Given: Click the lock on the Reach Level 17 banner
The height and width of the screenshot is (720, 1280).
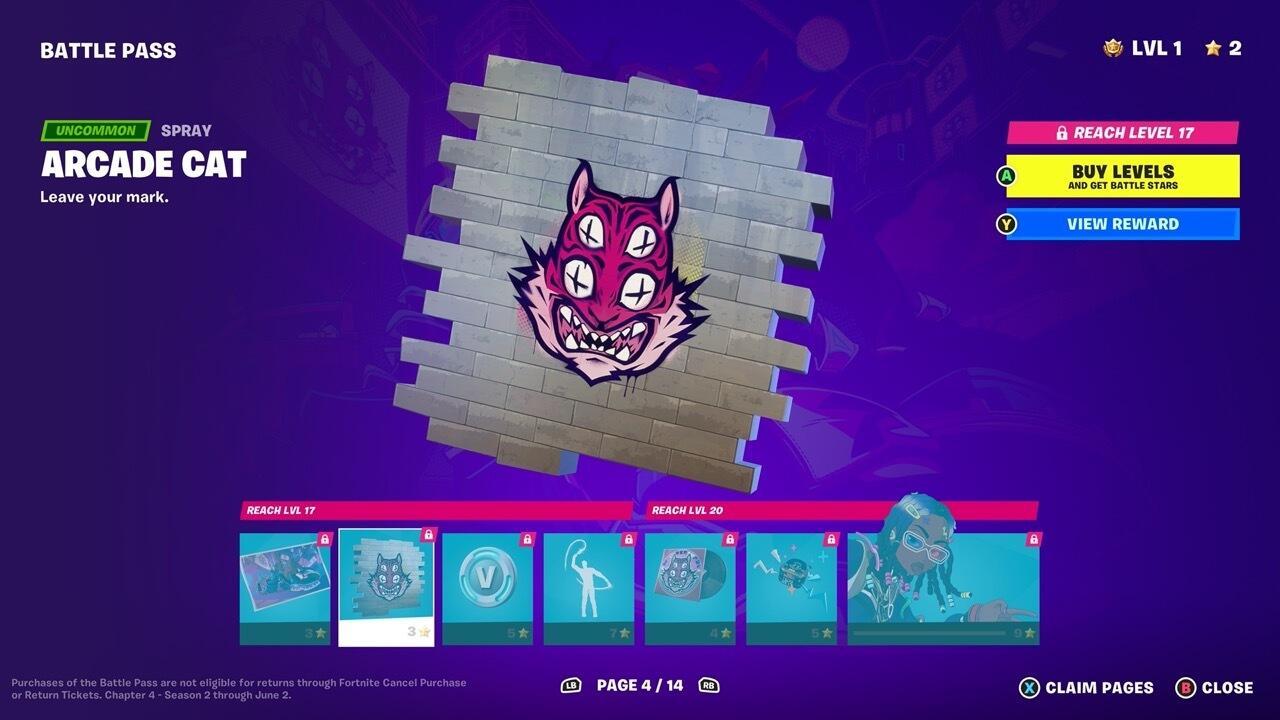Looking at the screenshot, I should [x=1062, y=131].
